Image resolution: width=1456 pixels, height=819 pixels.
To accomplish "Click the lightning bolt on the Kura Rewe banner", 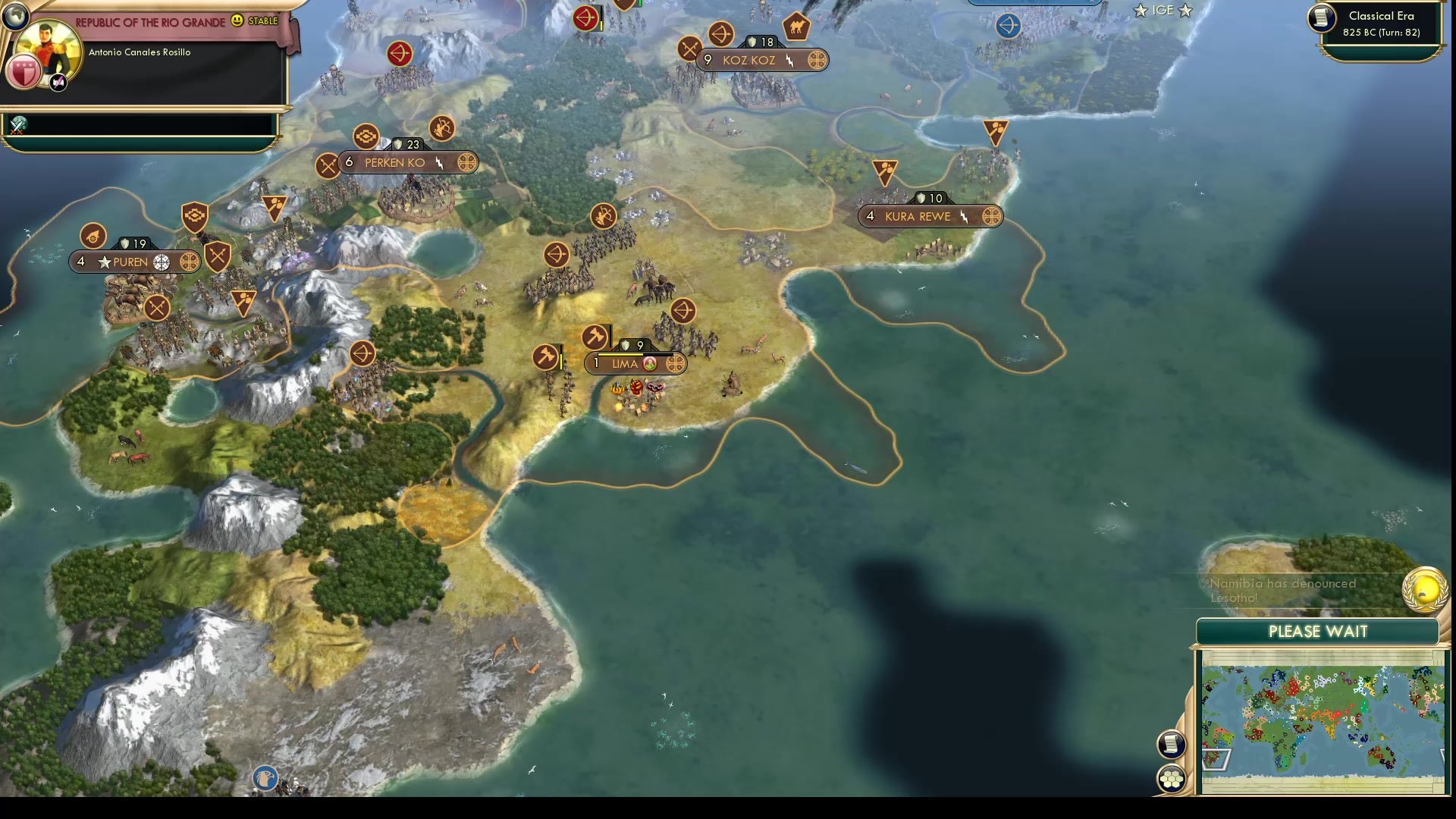I will point(964,216).
